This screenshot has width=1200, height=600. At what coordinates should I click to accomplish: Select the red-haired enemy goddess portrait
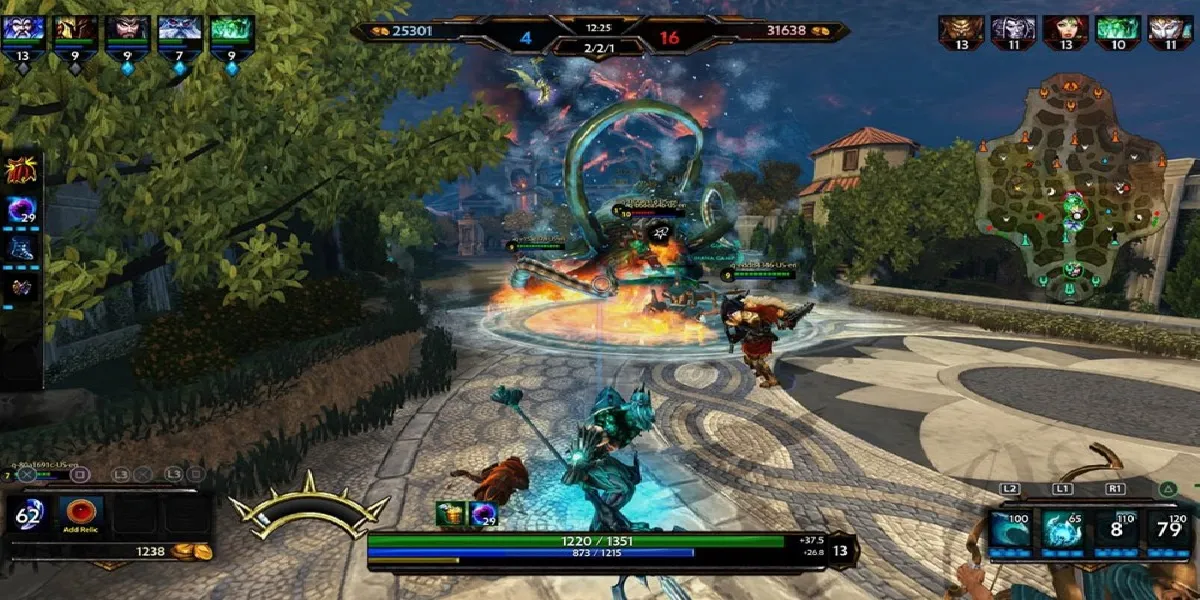coord(1066,30)
